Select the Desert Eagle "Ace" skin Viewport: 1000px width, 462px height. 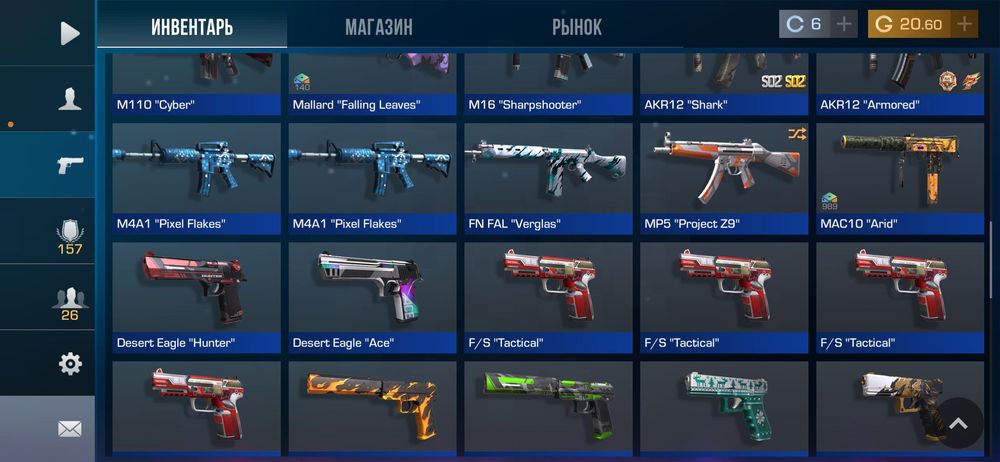pyautogui.click(x=373, y=297)
